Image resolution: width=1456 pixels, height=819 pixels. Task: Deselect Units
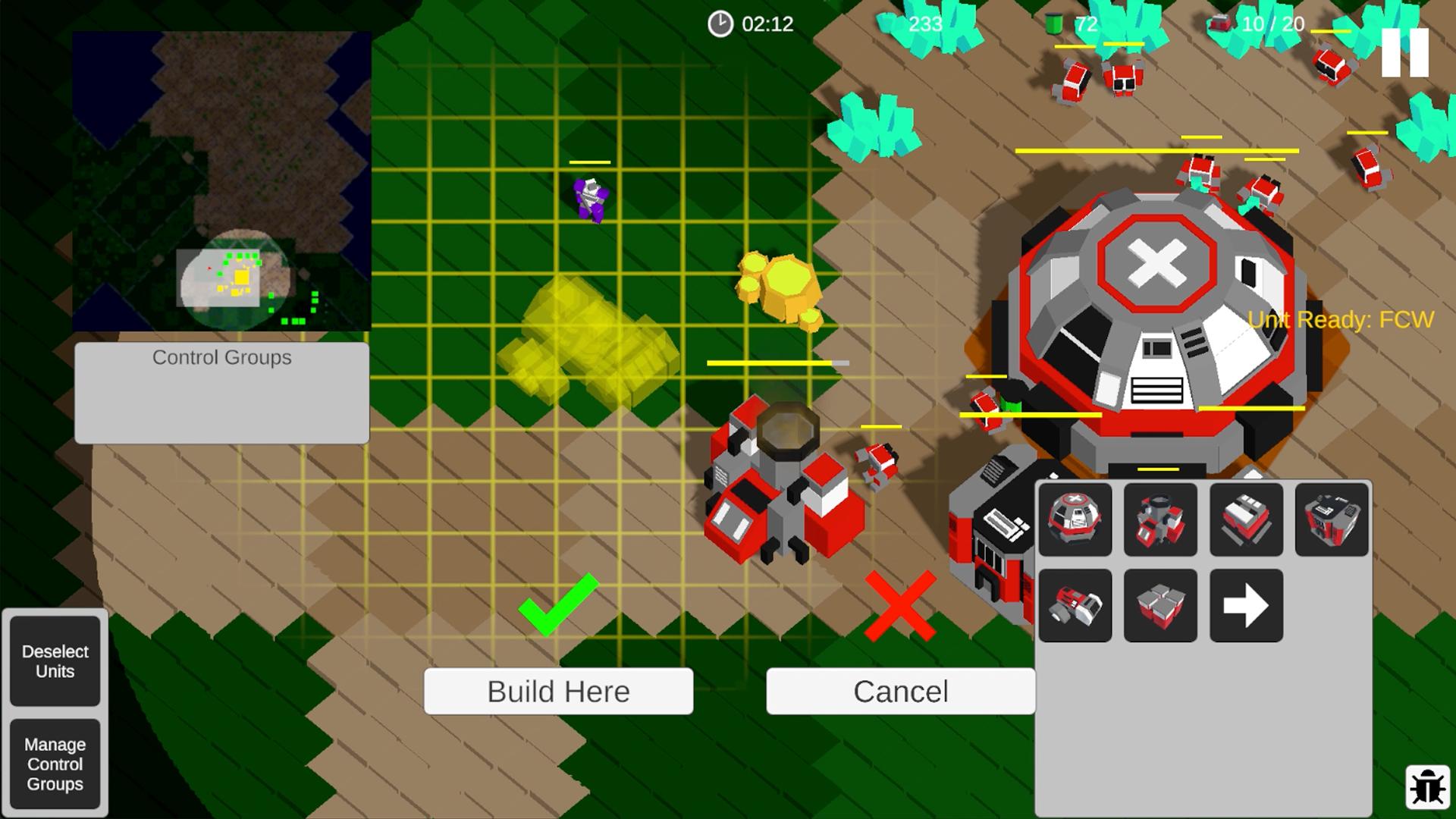(x=55, y=661)
